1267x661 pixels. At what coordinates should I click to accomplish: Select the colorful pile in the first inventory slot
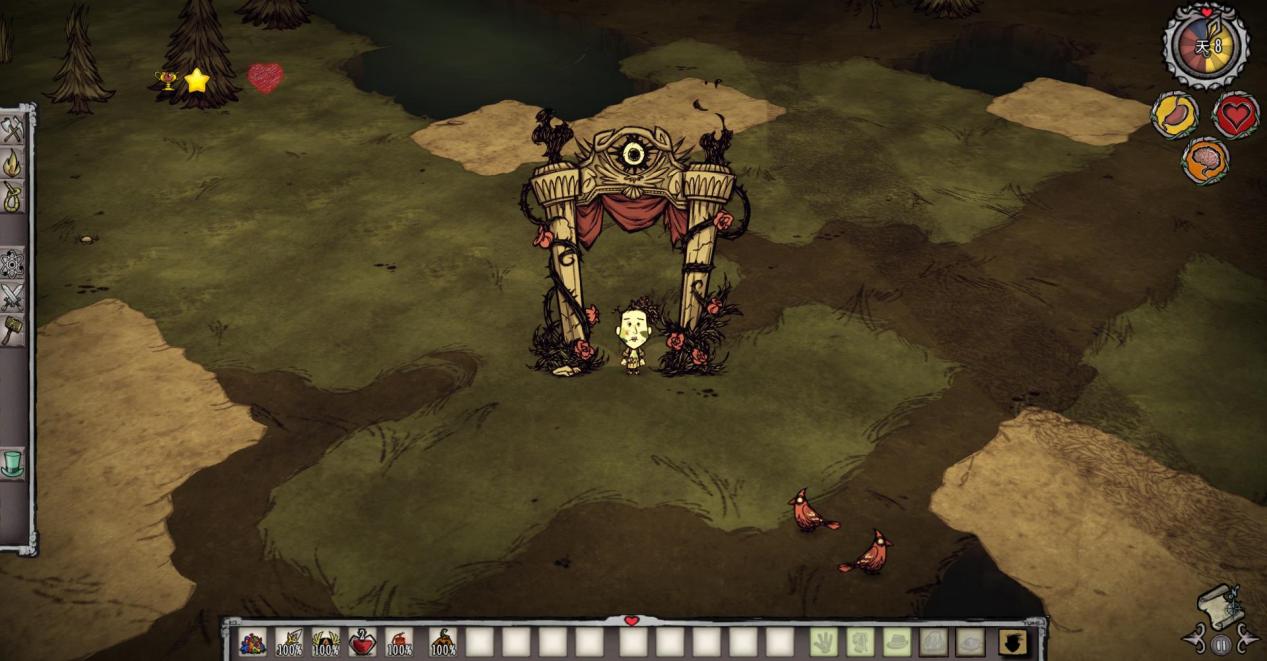coord(253,642)
